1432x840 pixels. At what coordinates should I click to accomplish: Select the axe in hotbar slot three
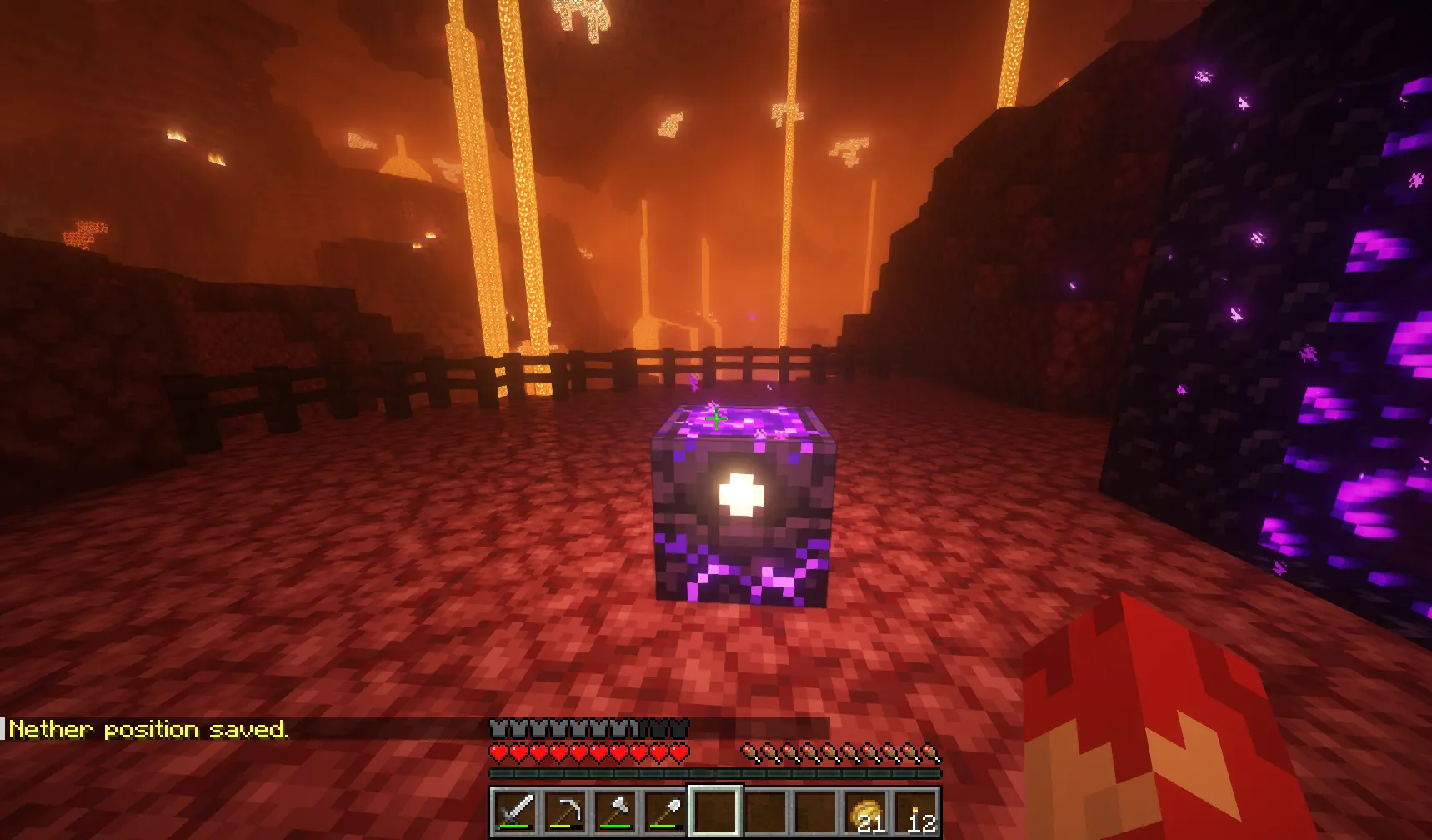(616, 812)
